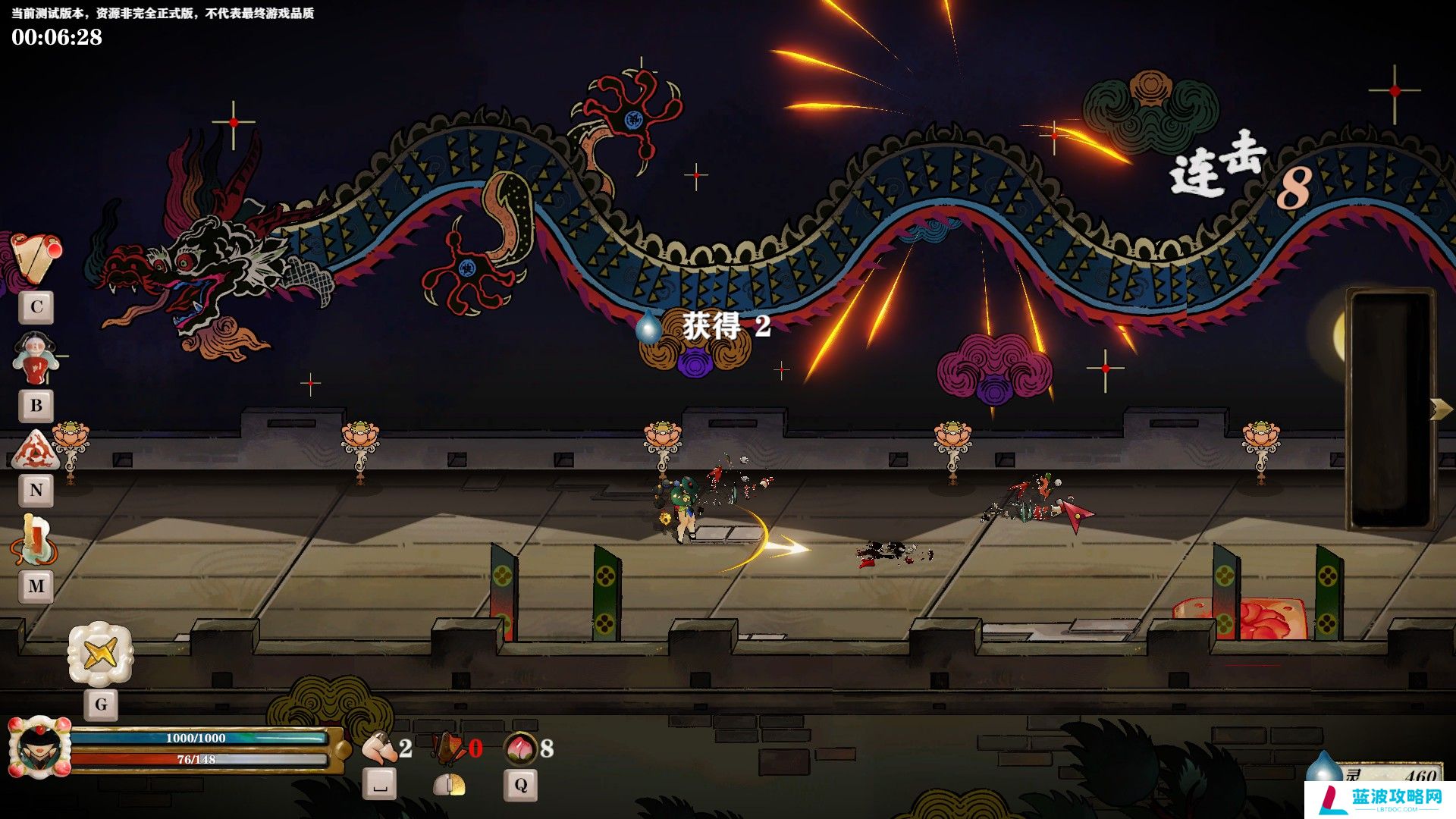Open the 蓝波攻略网 watermark link
The image size is (1456, 819).
click(1380, 799)
